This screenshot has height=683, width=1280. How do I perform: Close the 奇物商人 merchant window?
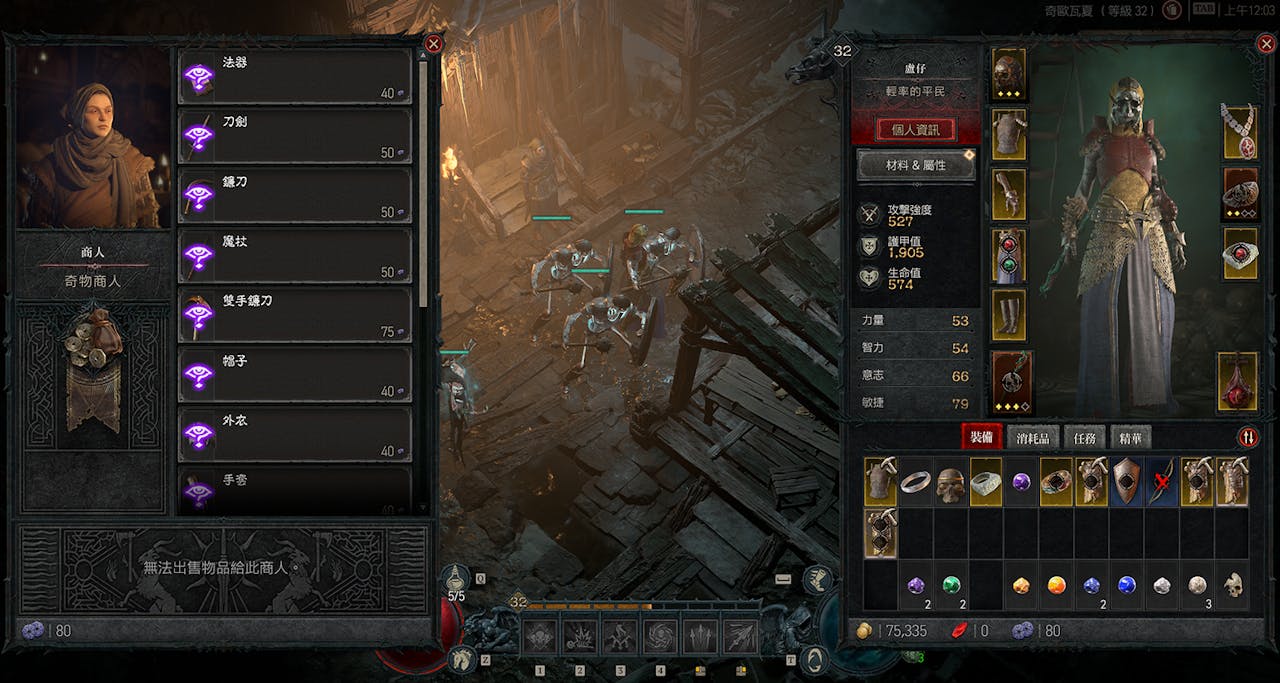click(433, 44)
